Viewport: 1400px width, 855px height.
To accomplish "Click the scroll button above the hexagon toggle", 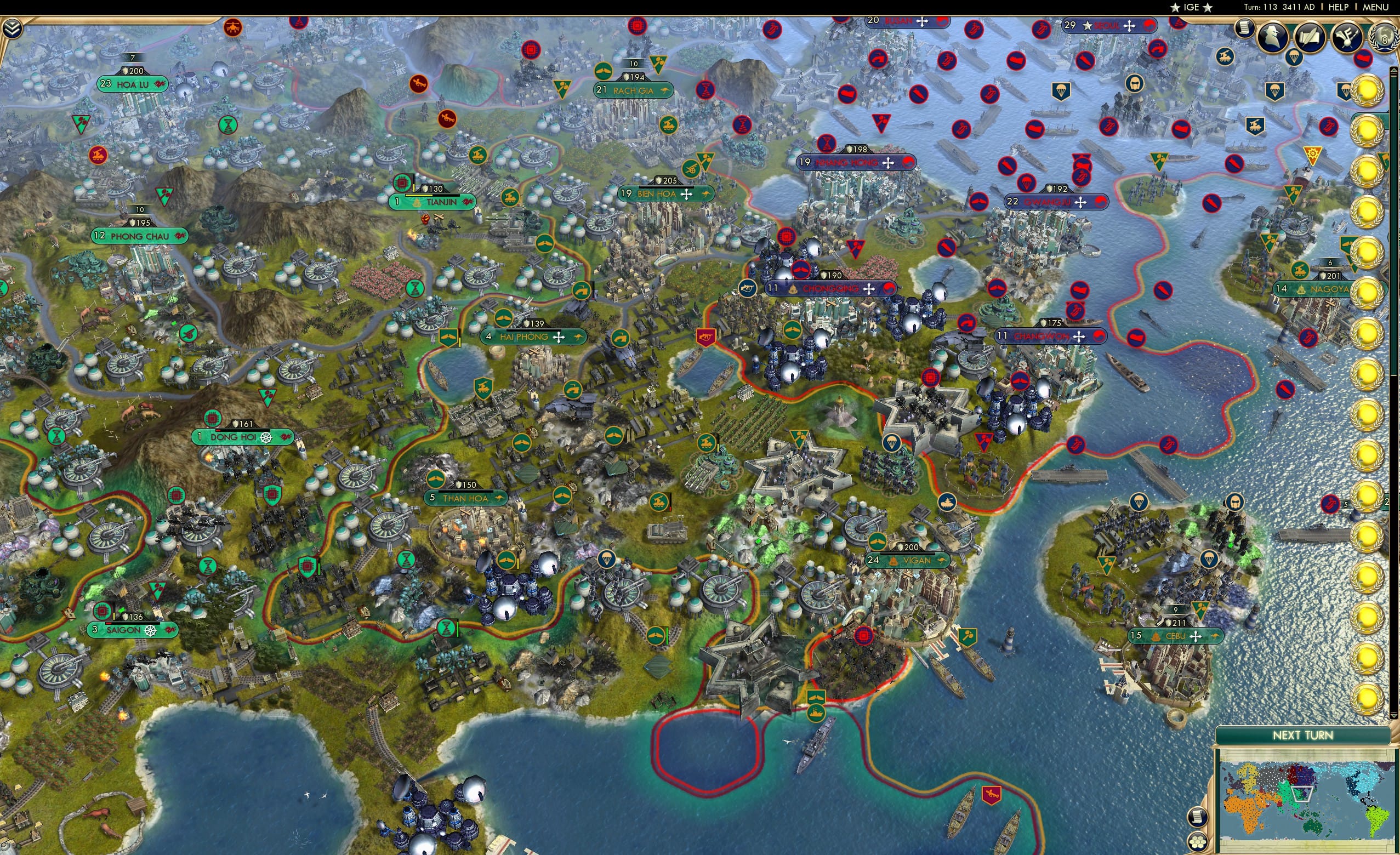I will coord(1198,817).
